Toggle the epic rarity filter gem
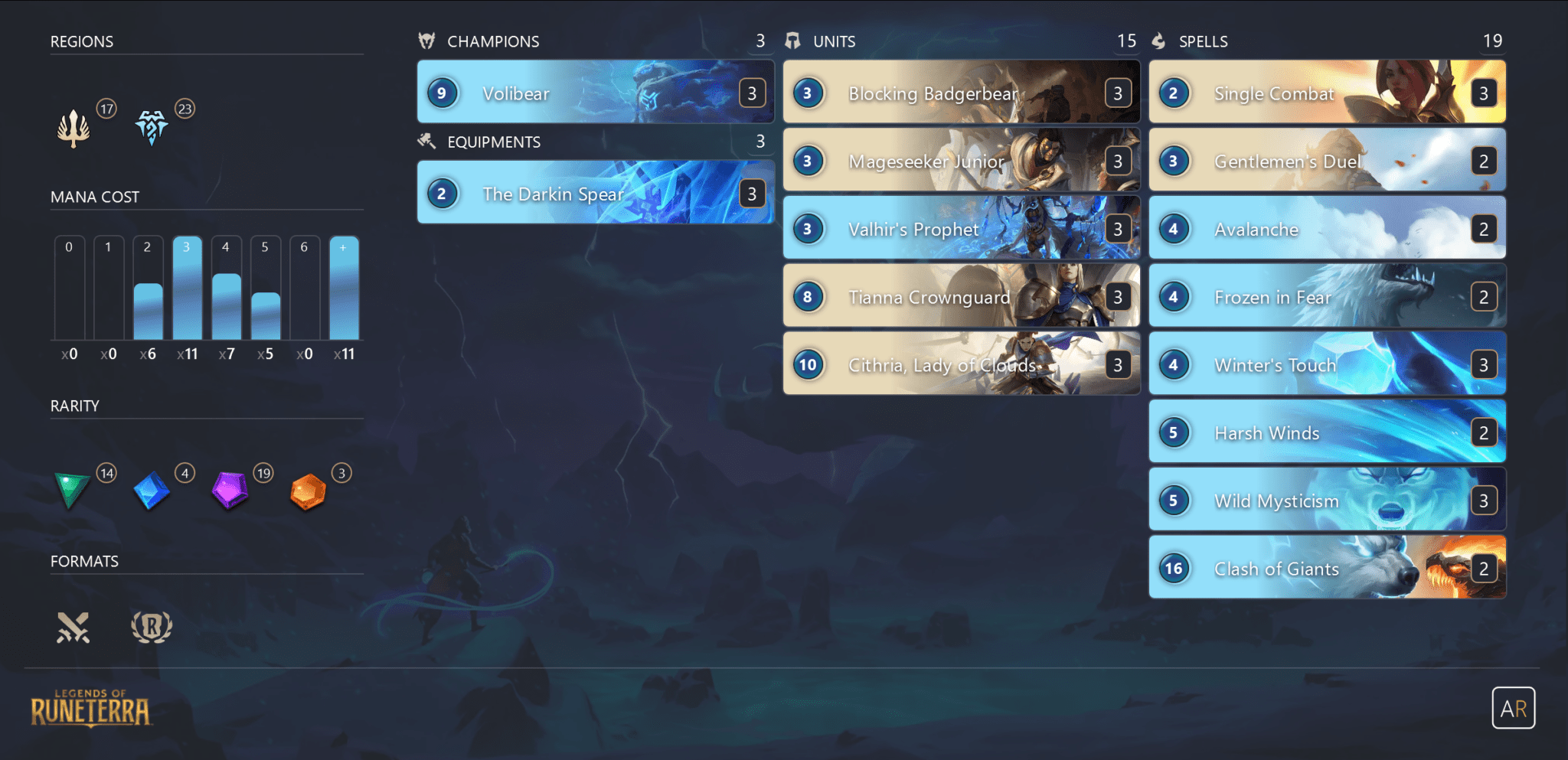Viewport: 1568px width, 760px height. [229, 490]
